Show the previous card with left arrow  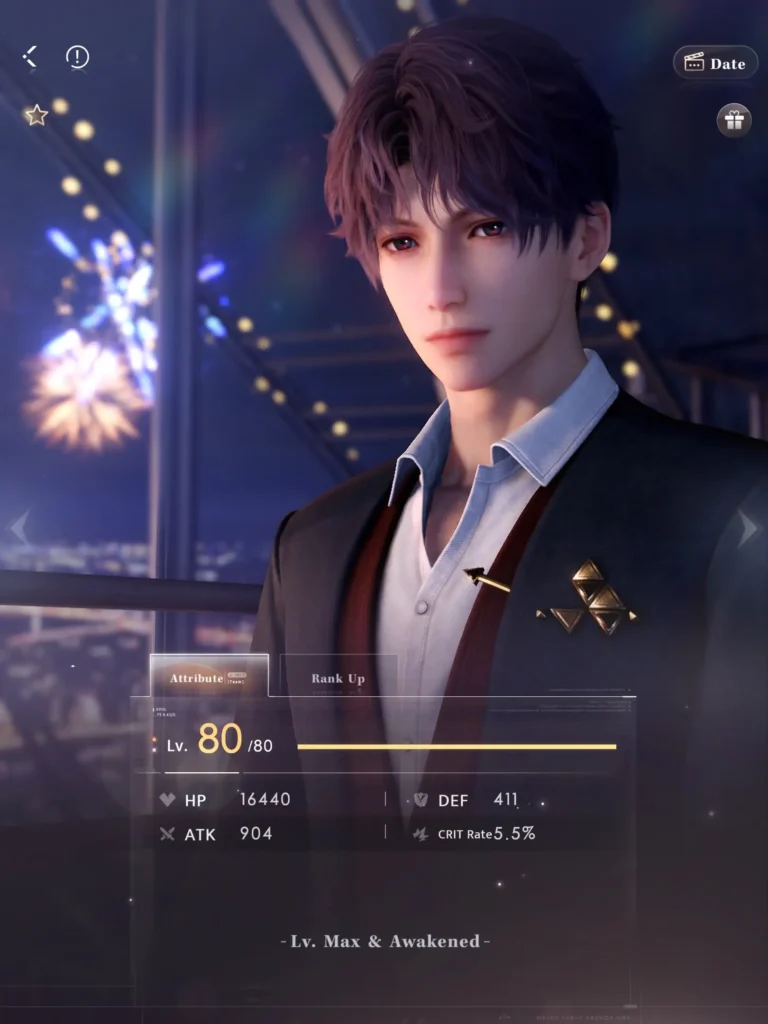(19, 529)
